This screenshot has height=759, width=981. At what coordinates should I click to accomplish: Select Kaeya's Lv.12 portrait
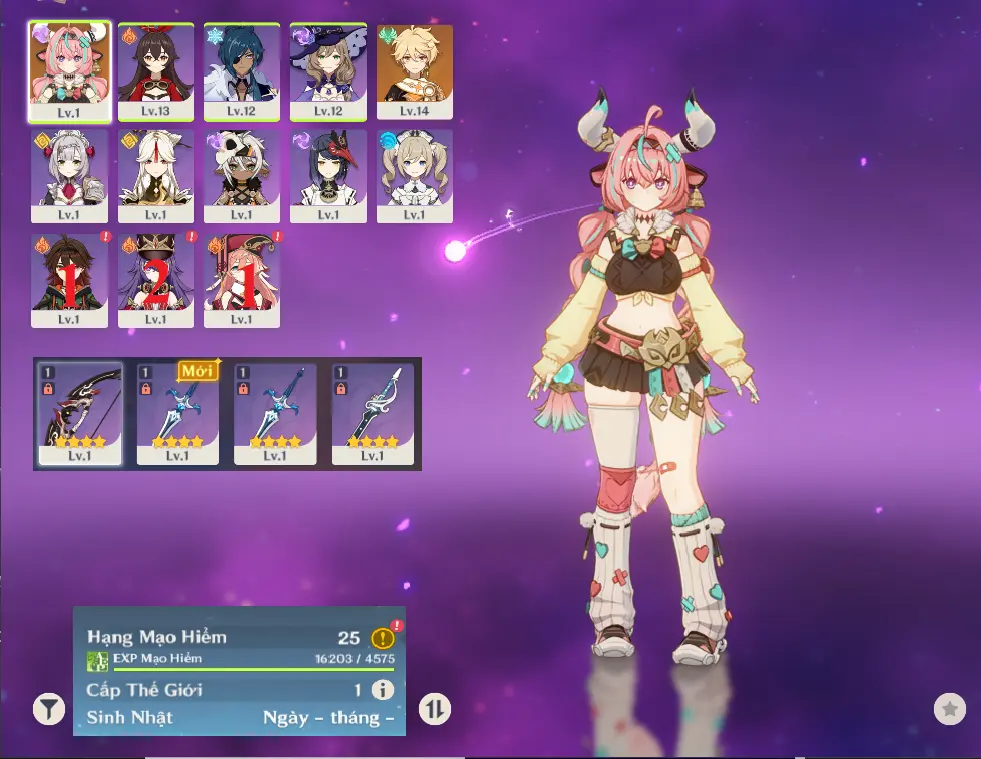click(241, 72)
